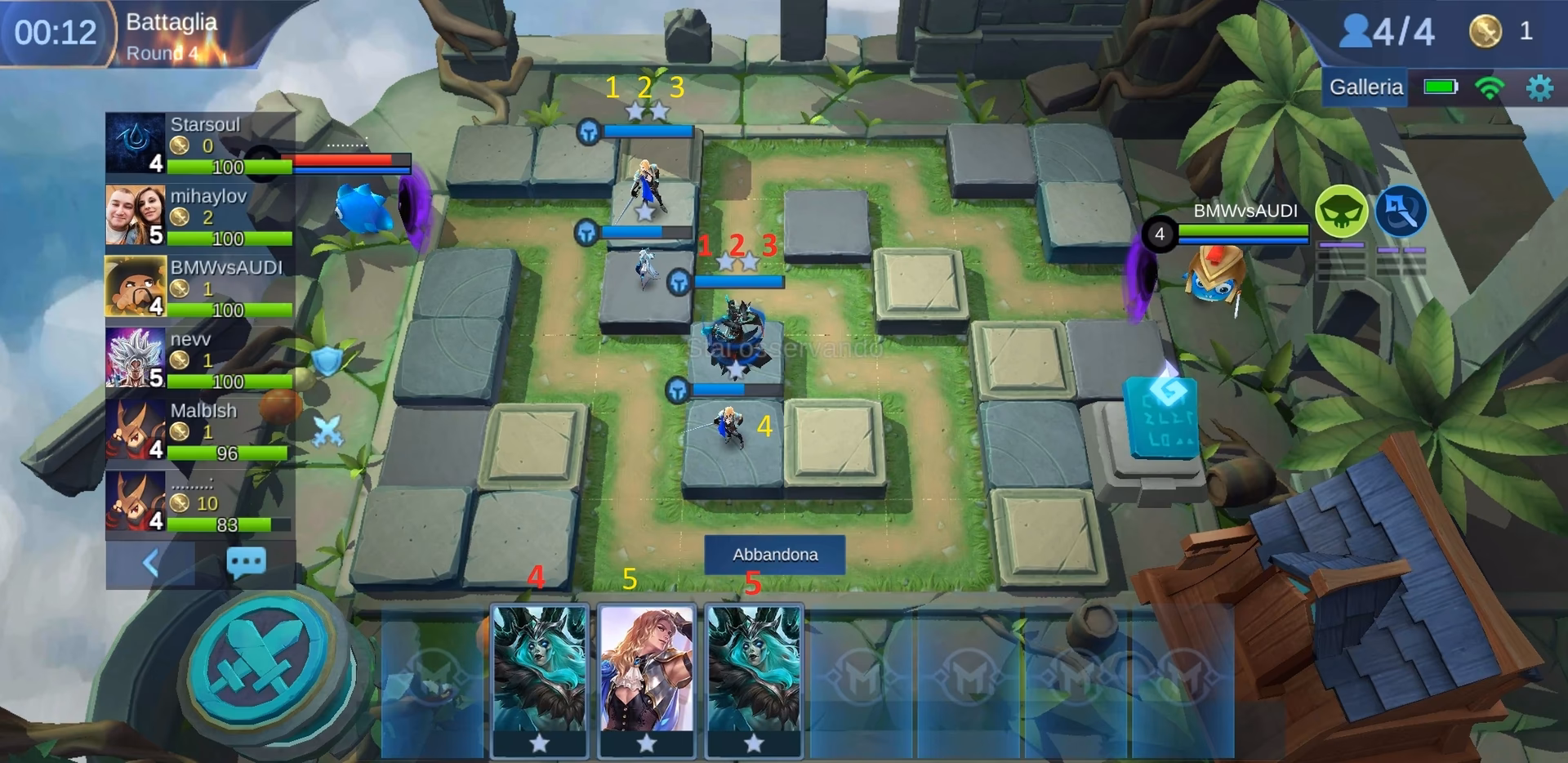The height and width of the screenshot is (763, 1568).
Task: Toggle the Wi-Fi status indicator
Action: pyautogui.click(x=1490, y=87)
